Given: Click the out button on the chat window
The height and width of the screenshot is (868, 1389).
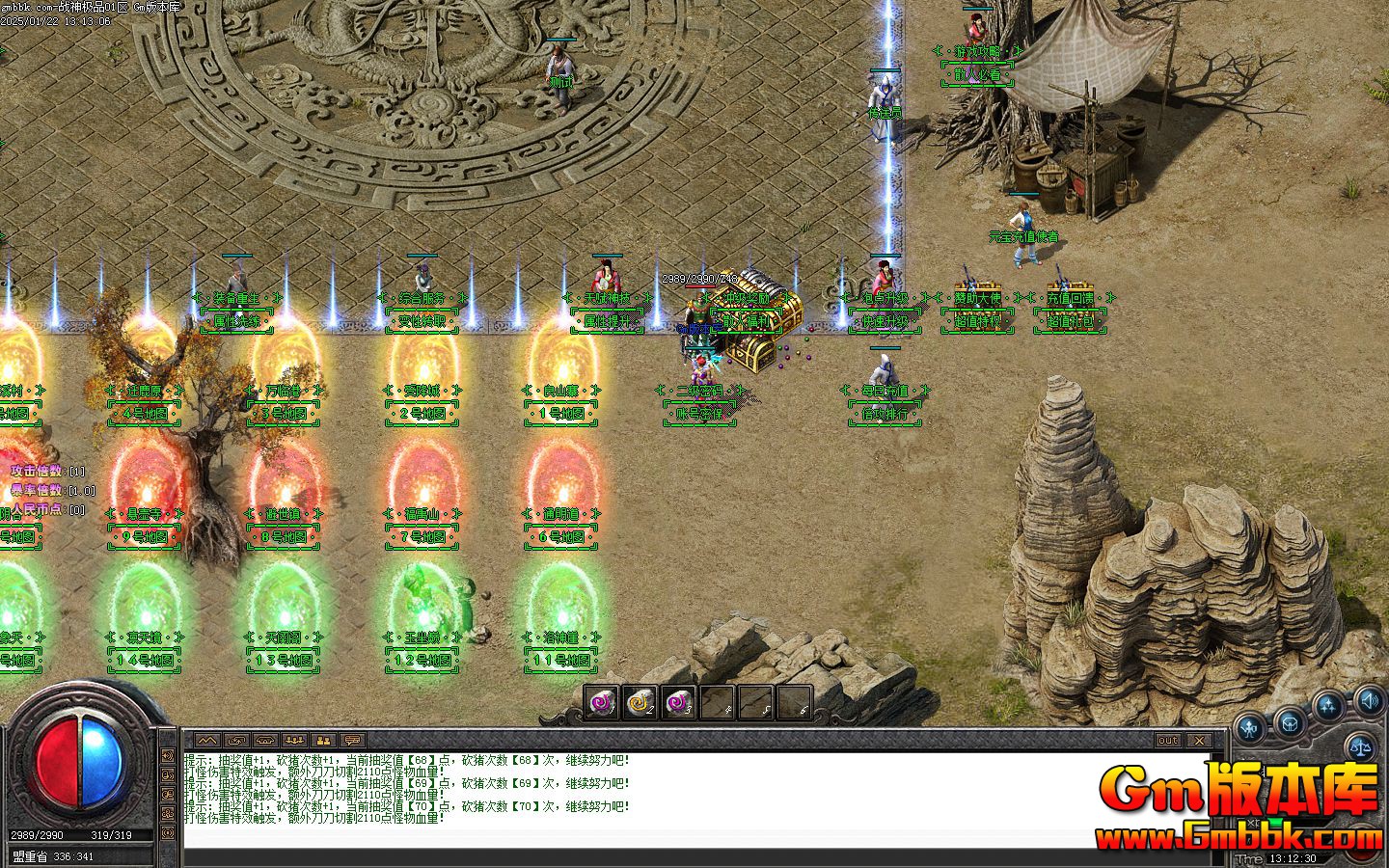Looking at the screenshot, I should click(1168, 741).
